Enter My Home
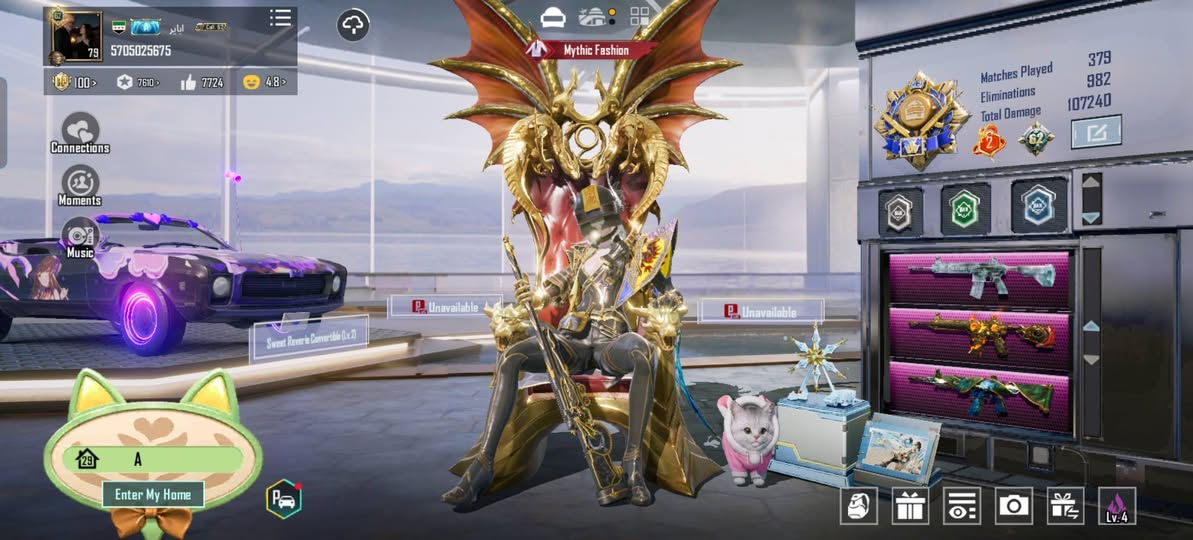The image size is (1193, 540). tap(152, 494)
